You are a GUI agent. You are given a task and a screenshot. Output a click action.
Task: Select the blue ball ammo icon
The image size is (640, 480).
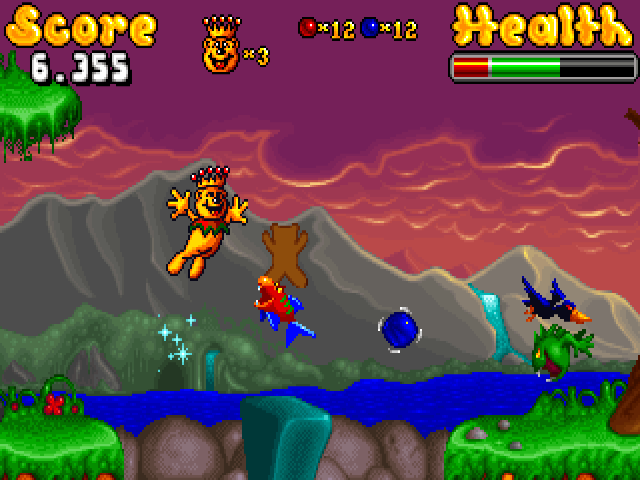[x=369, y=28]
